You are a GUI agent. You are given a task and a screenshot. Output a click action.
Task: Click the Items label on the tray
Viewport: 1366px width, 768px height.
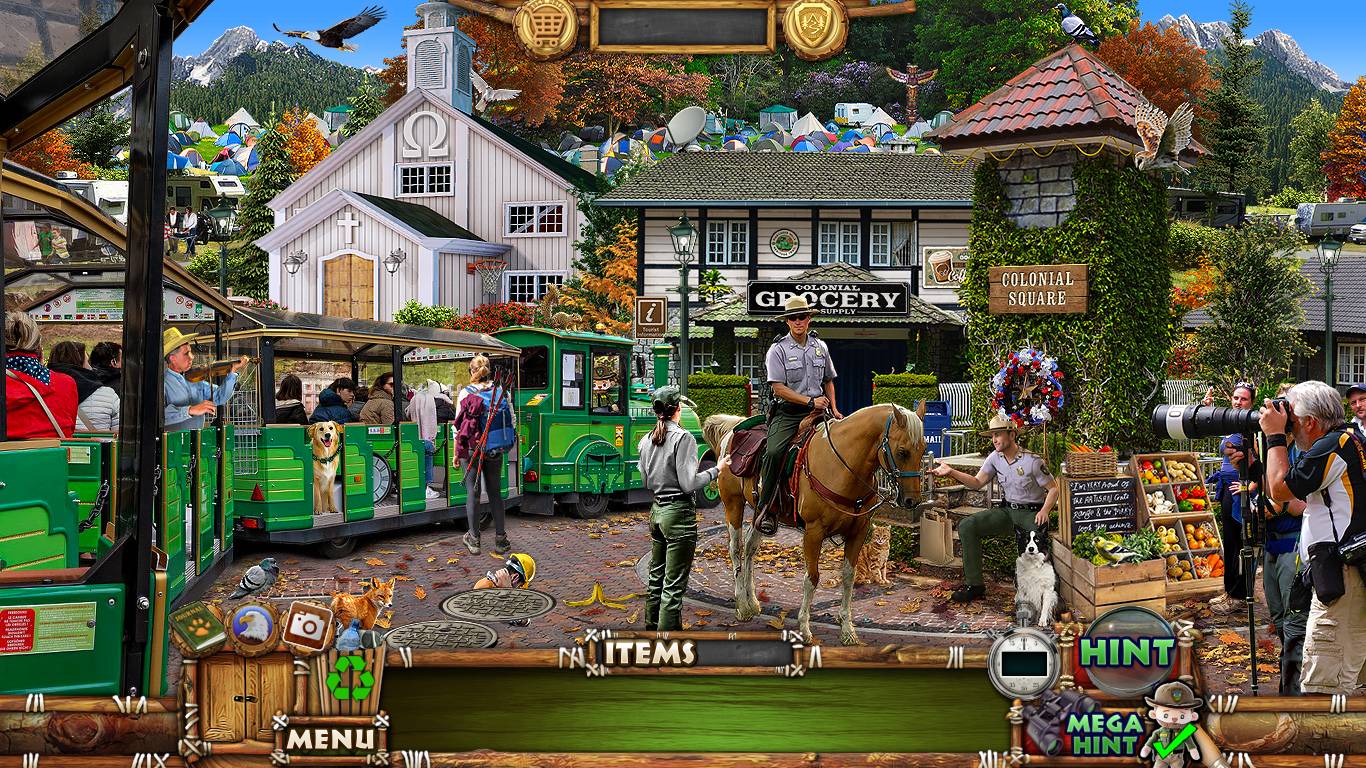click(650, 653)
